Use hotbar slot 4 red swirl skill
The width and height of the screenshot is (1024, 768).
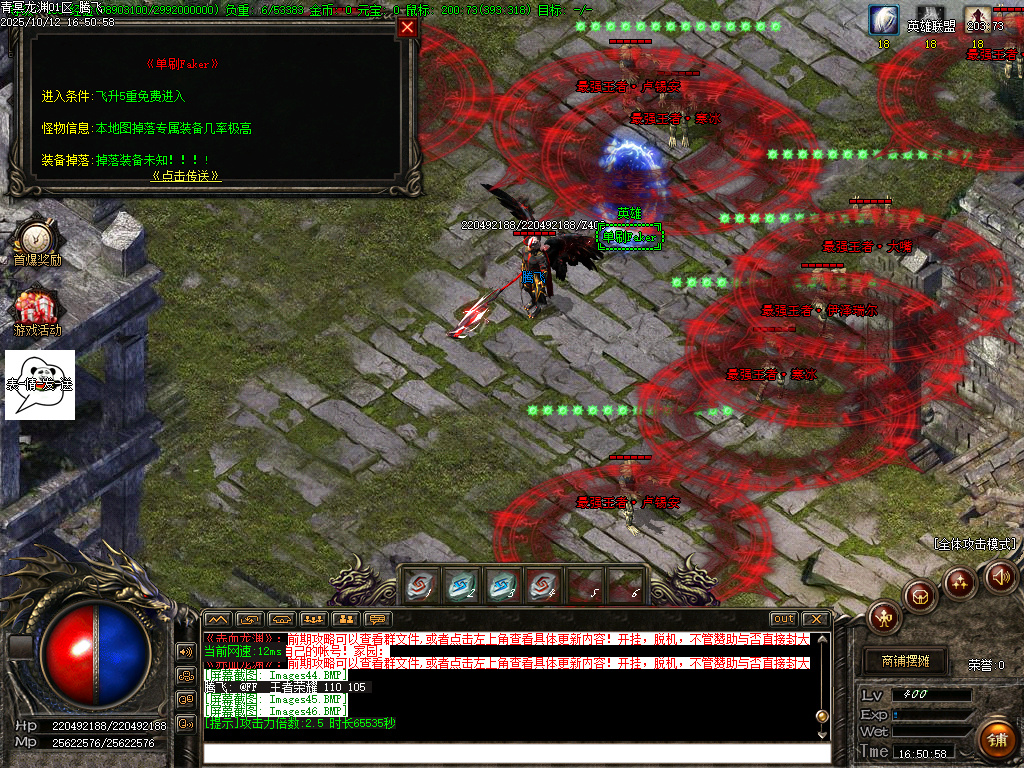[x=542, y=586]
